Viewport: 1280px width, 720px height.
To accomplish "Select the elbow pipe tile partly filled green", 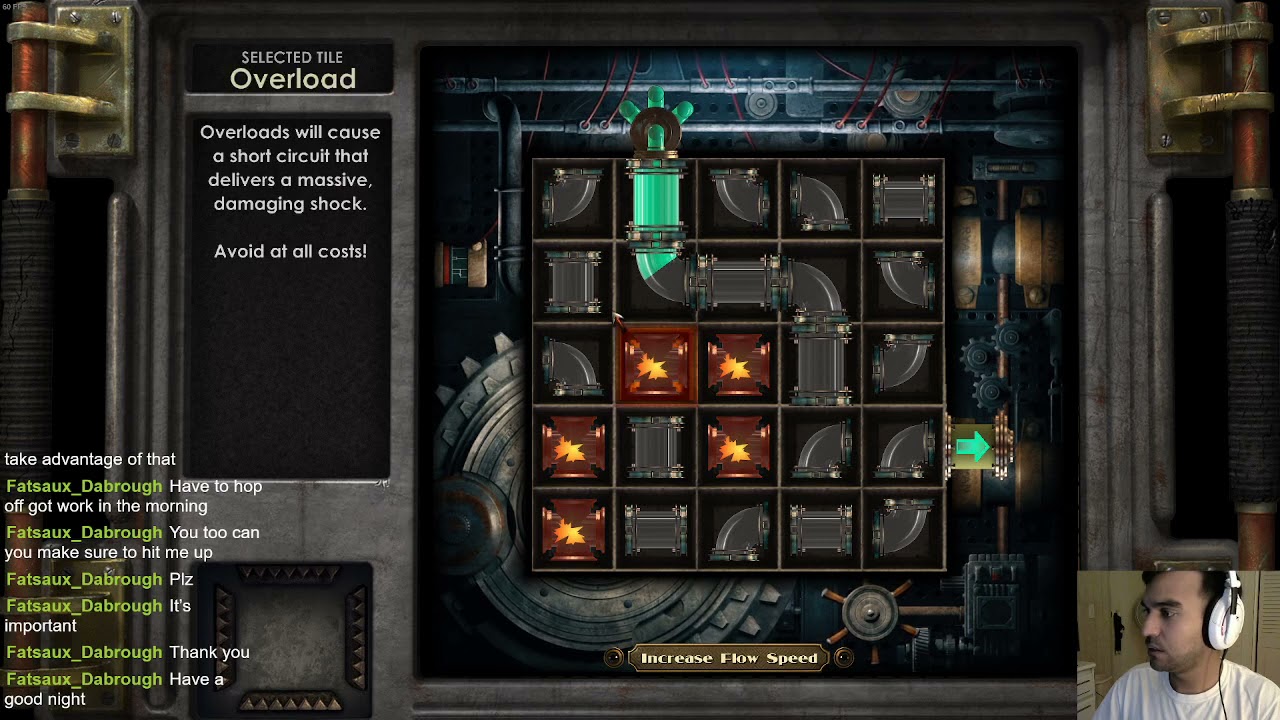I will [x=657, y=280].
